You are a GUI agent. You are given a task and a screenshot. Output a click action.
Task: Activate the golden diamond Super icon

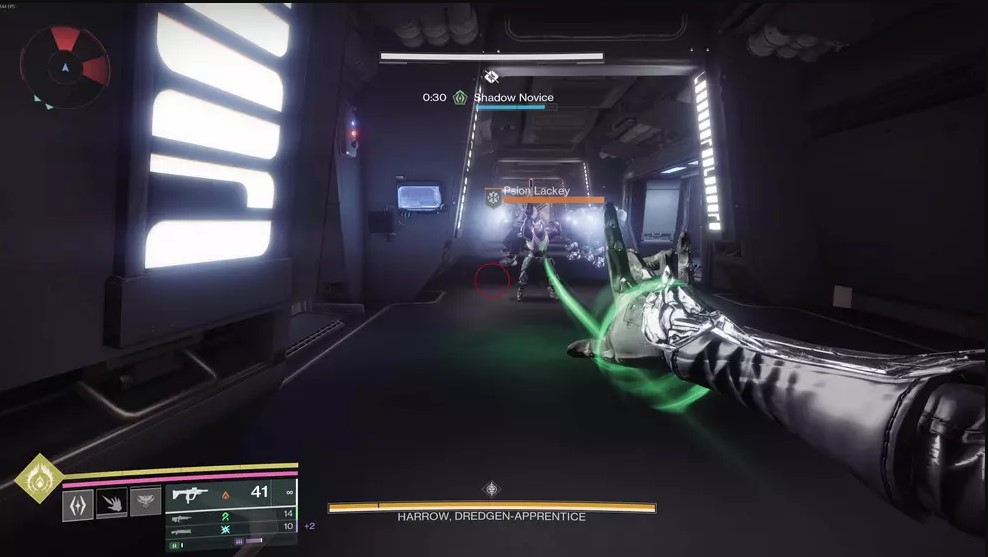click(x=39, y=479)
